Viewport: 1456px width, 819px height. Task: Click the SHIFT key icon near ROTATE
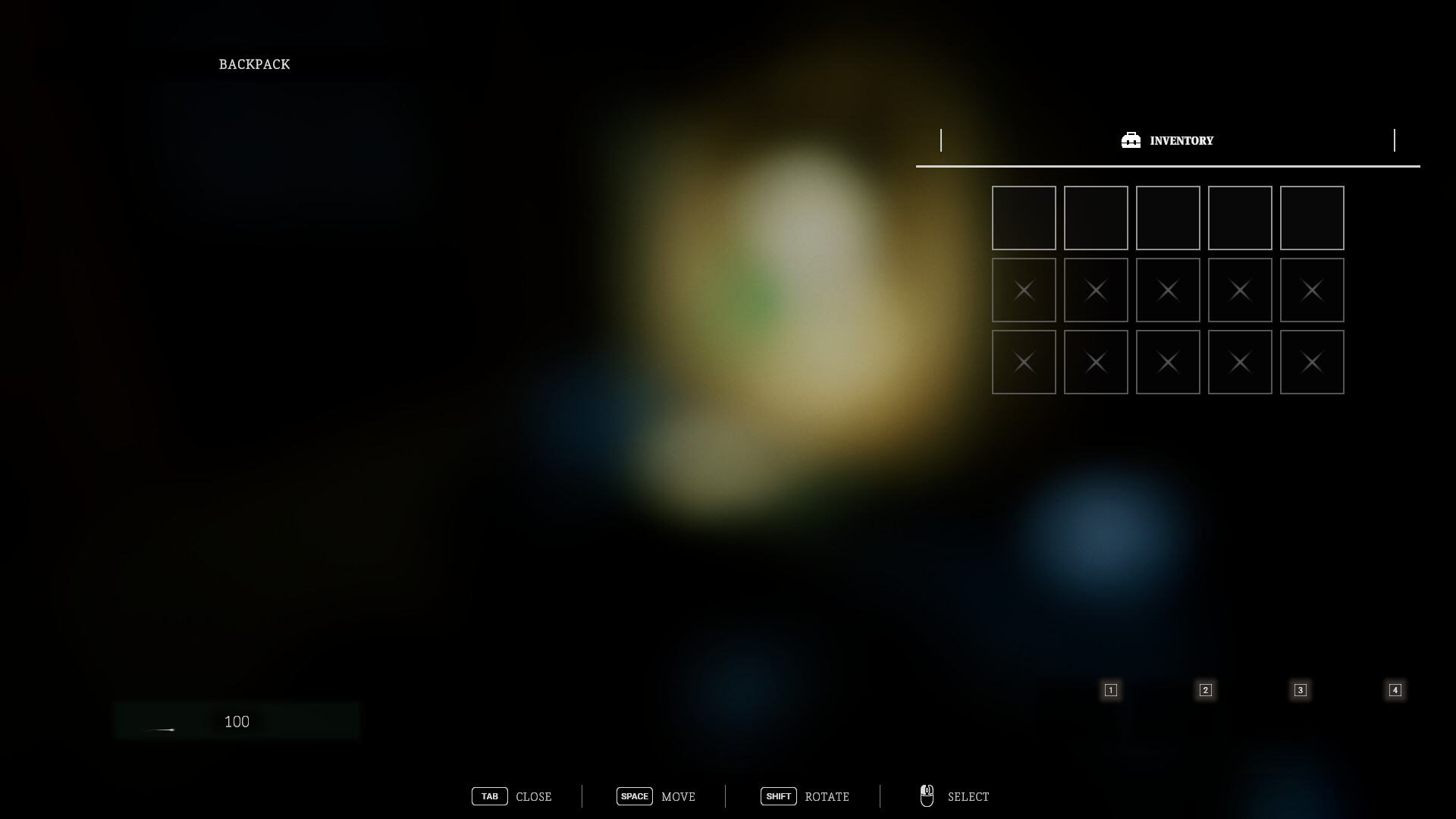pos(779,796)
